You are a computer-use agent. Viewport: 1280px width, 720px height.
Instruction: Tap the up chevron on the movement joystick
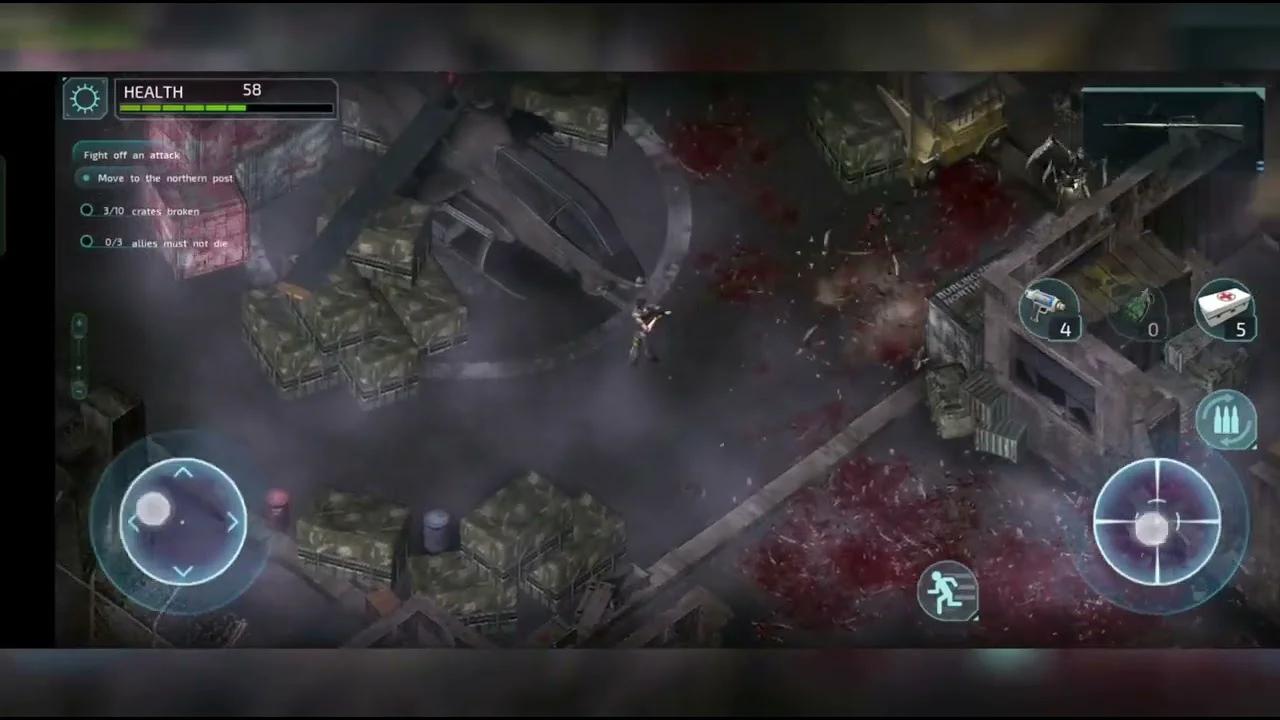(x=183, y=470)
